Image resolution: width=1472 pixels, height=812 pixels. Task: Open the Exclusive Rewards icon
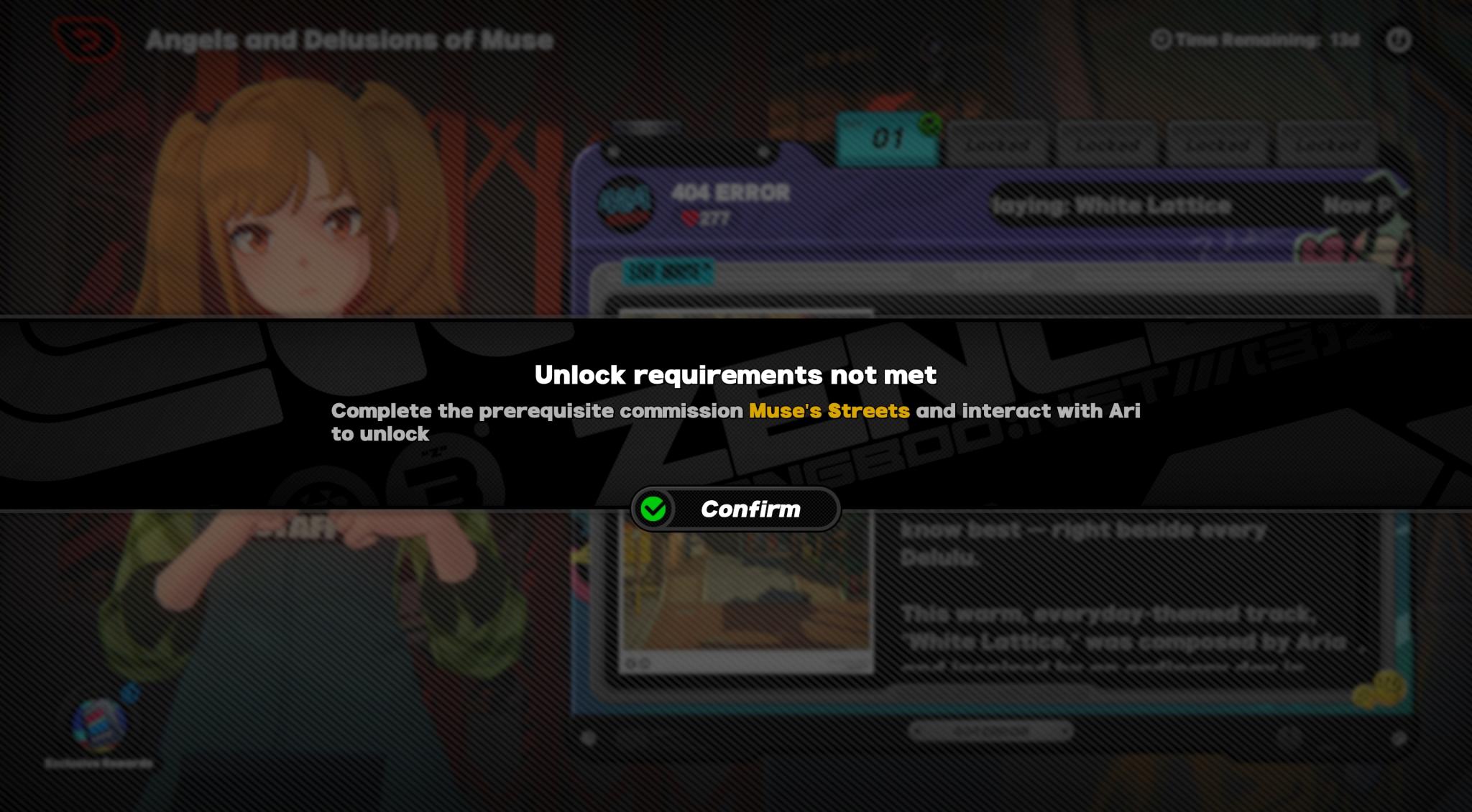click(99, 725)
